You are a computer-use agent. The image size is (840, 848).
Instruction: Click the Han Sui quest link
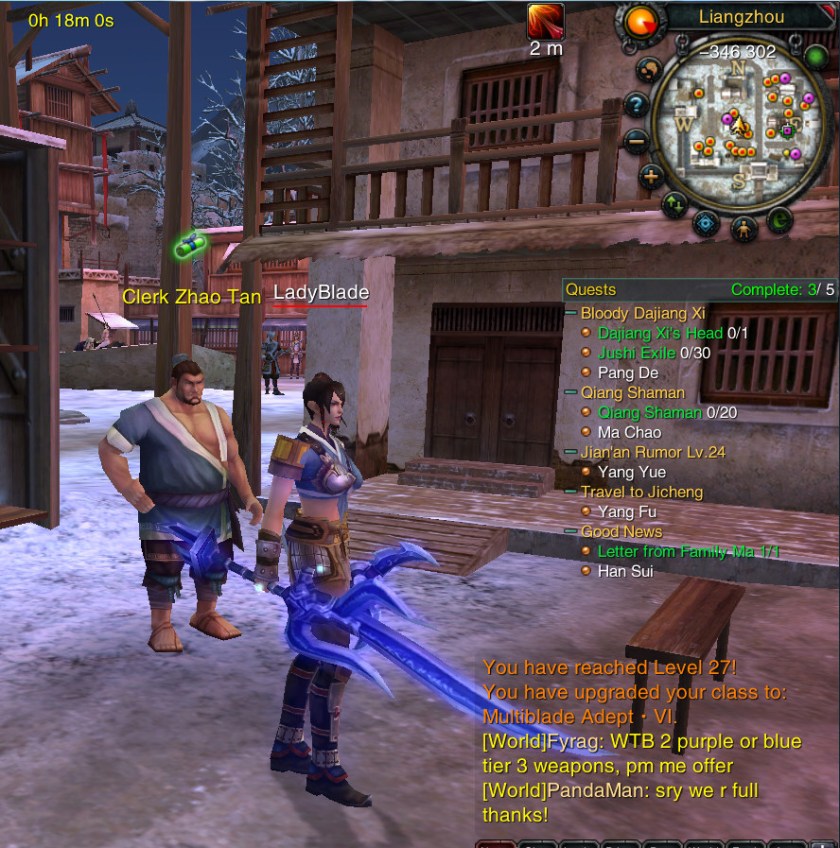pos(625,571)
